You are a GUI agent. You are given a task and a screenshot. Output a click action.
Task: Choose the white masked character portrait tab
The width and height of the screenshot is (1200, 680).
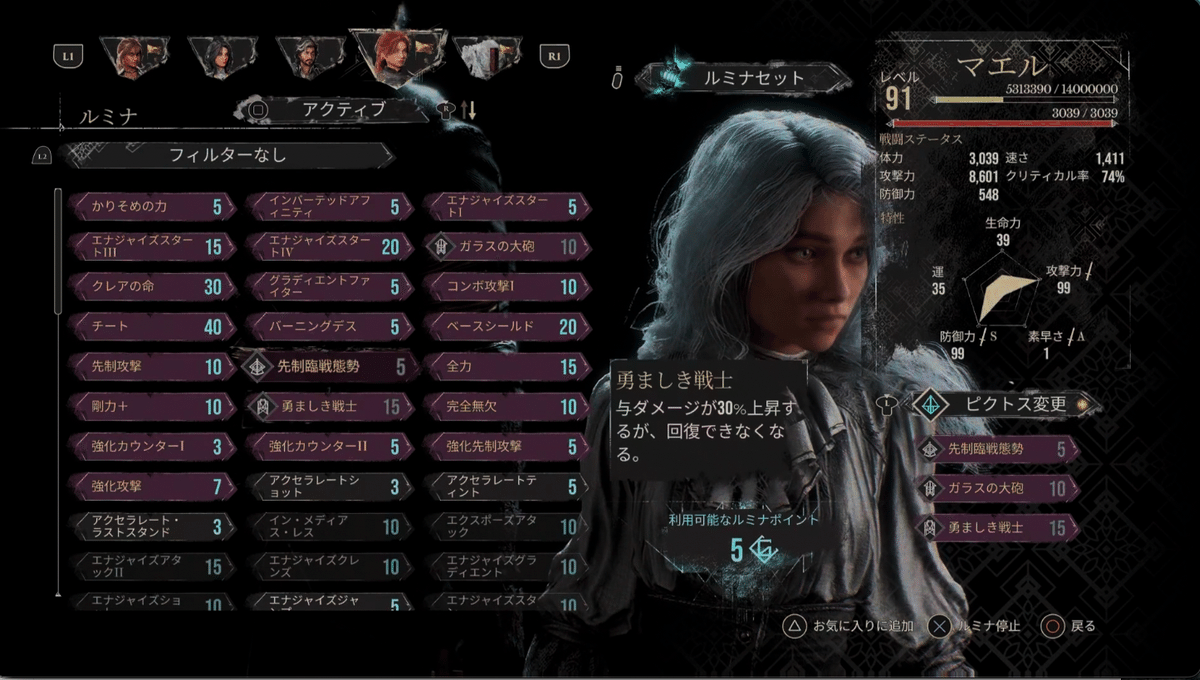point(491,56)
